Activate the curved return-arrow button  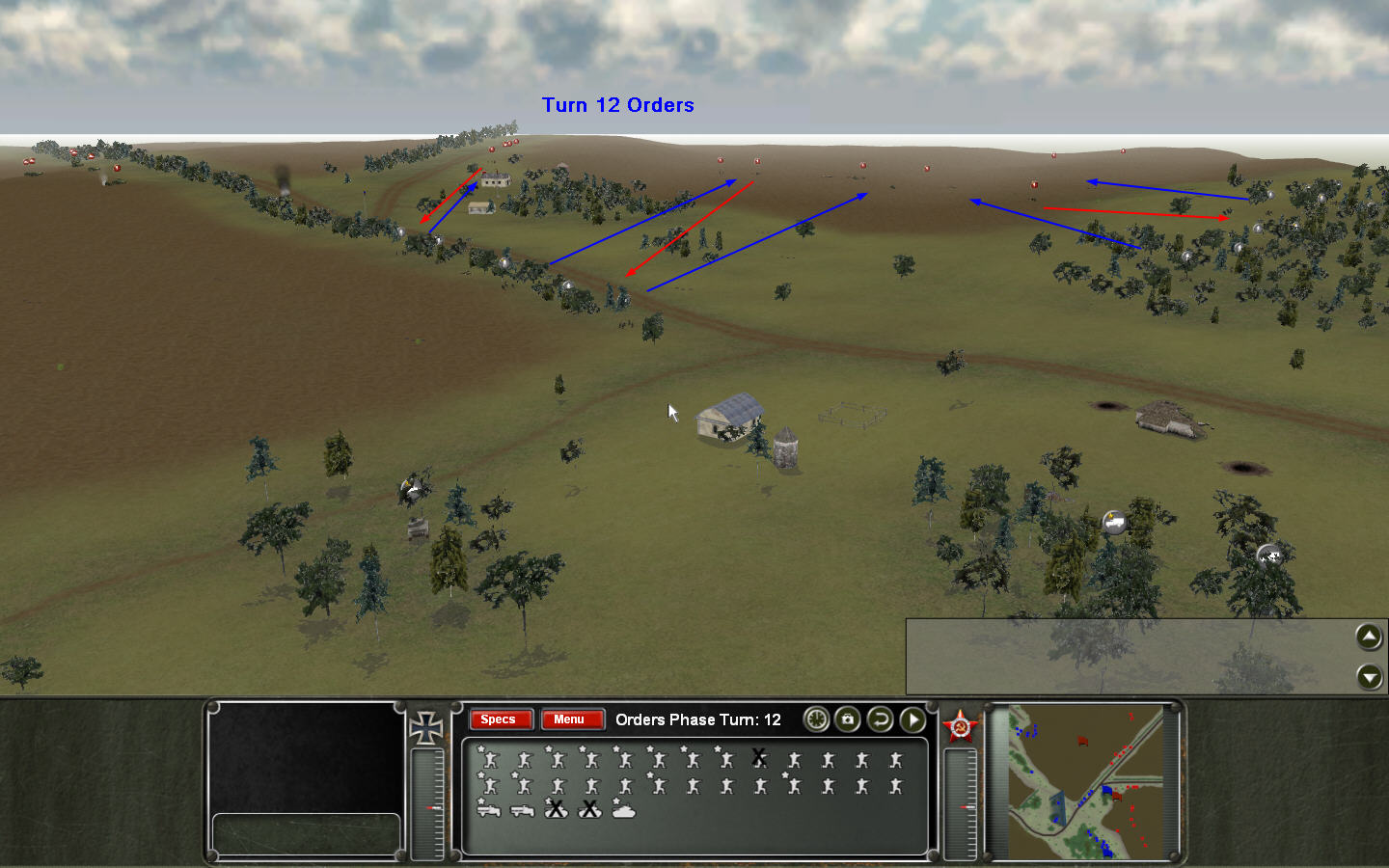click(x=880, y=719)
